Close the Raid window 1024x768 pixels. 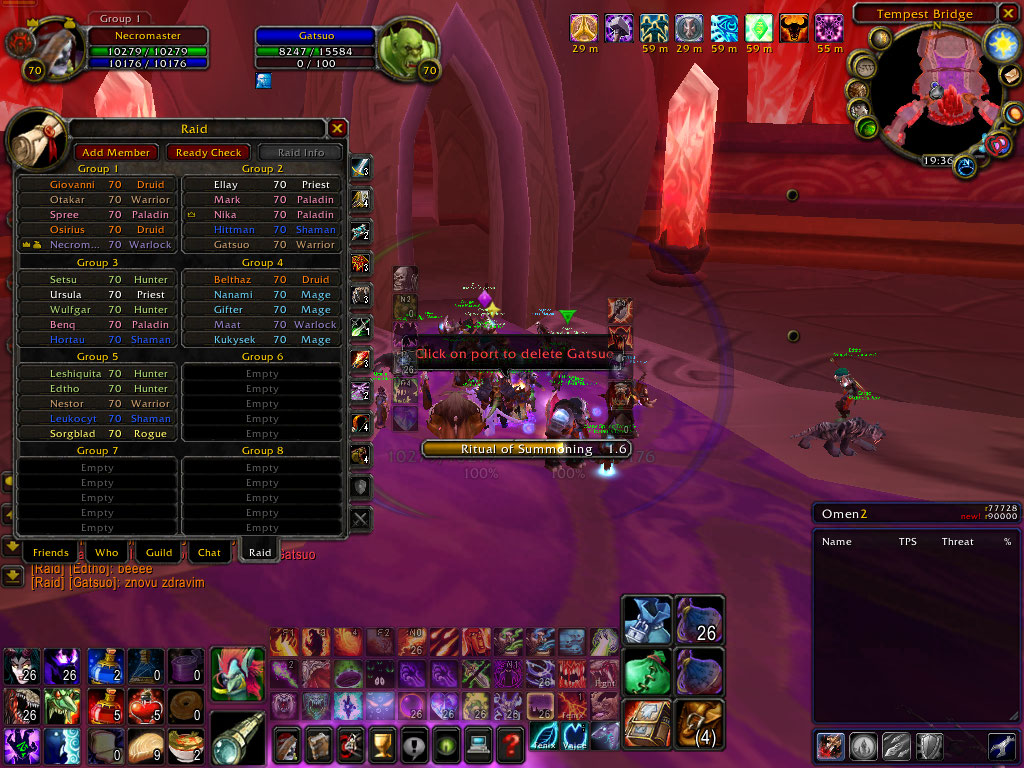pos(338,128)
